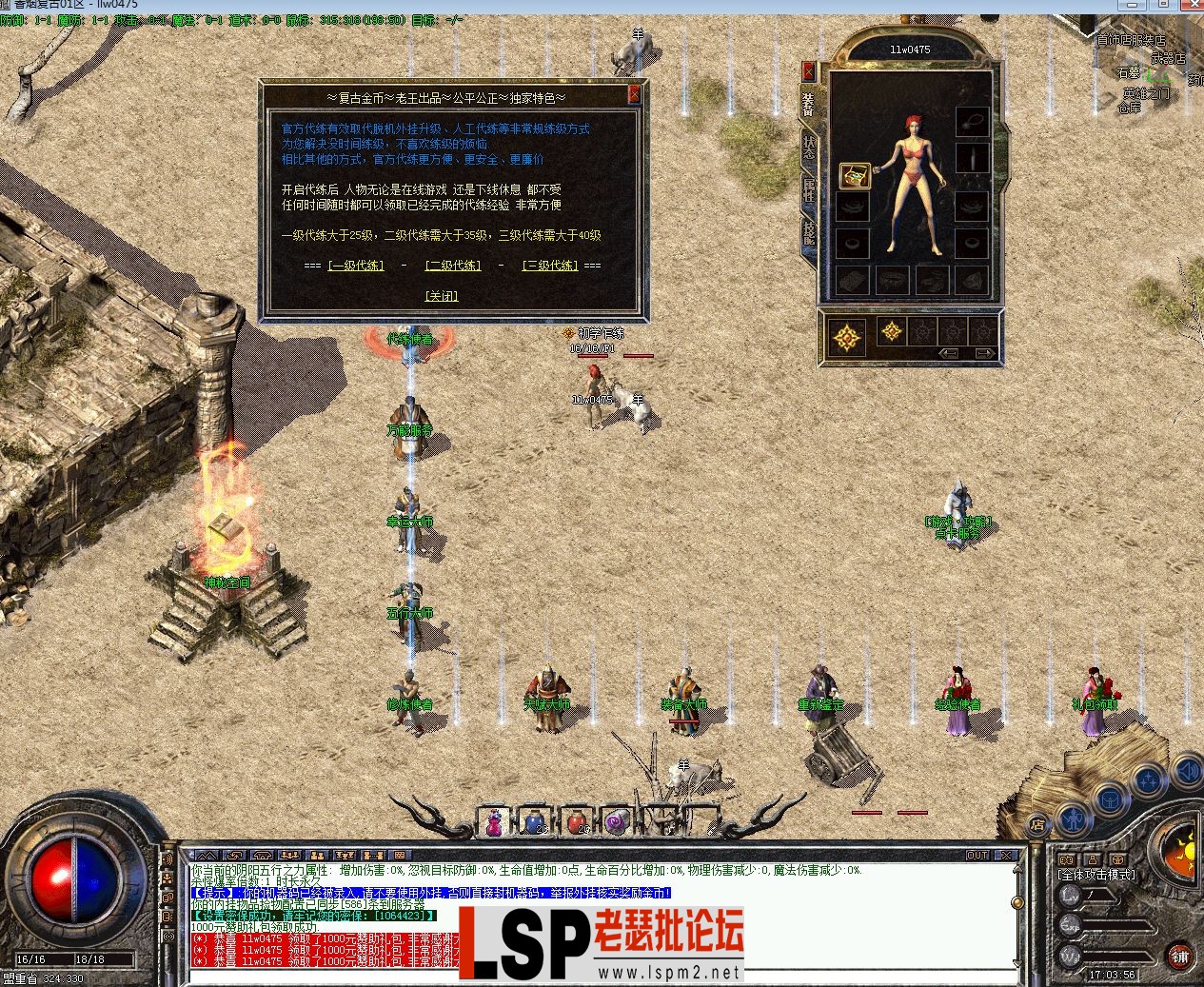Close the NPC dialog with its red X
The image size is (1204, 987).
pos(634,94)
